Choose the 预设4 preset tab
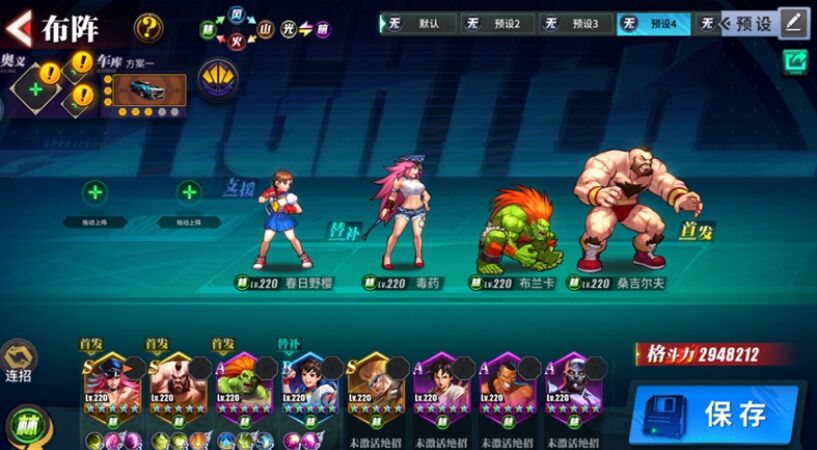Viewport: 817px width, 450px height. click(x=654, y=23)
